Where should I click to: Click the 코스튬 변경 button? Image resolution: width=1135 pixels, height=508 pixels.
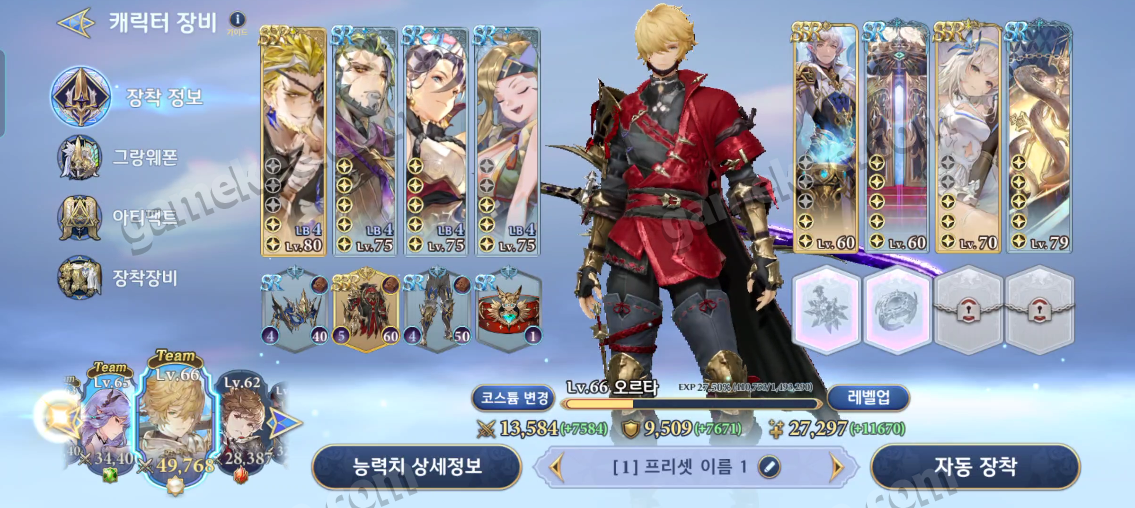[511, 398]
